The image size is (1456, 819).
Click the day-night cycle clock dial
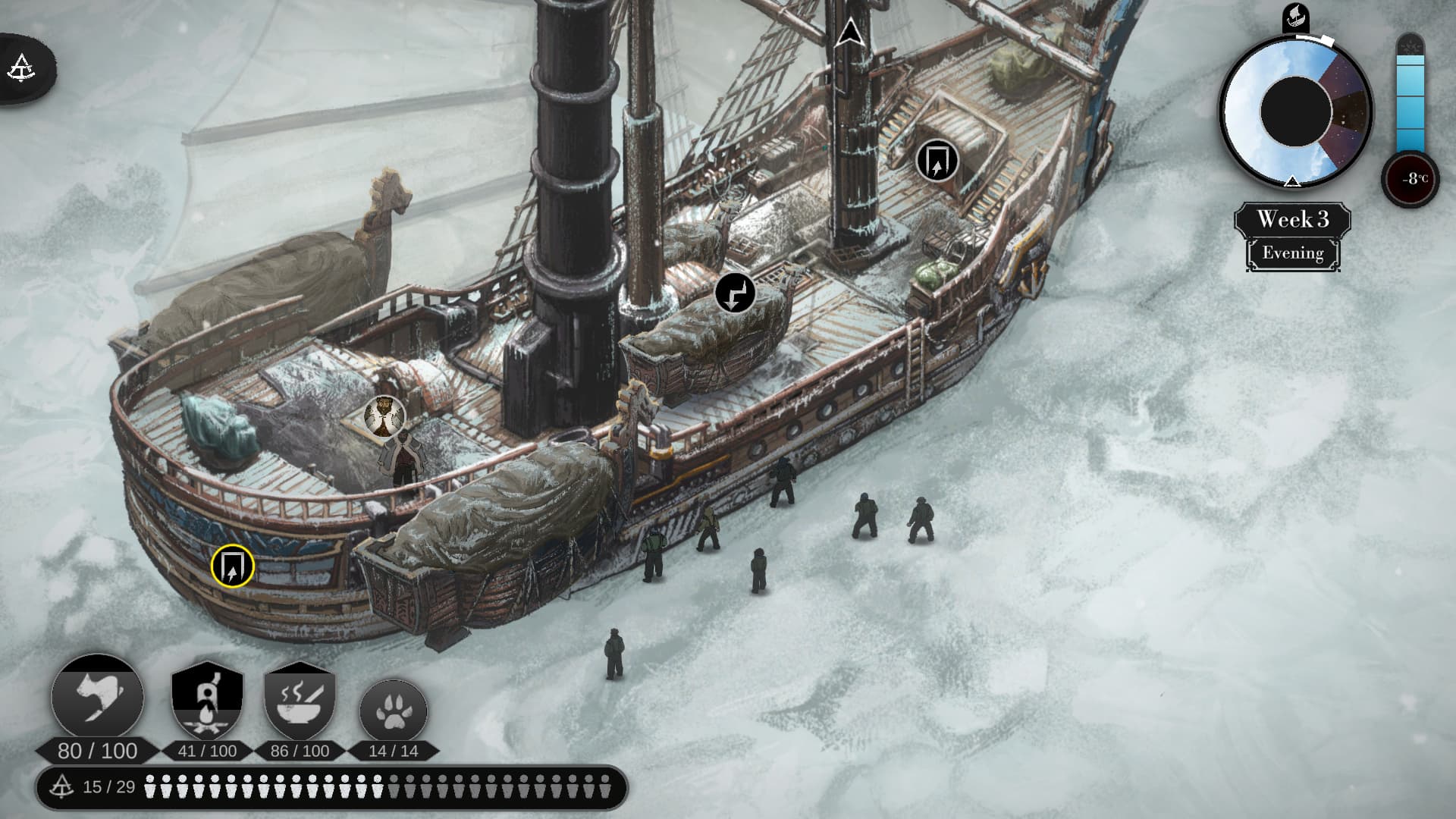tap(1295, 111)
